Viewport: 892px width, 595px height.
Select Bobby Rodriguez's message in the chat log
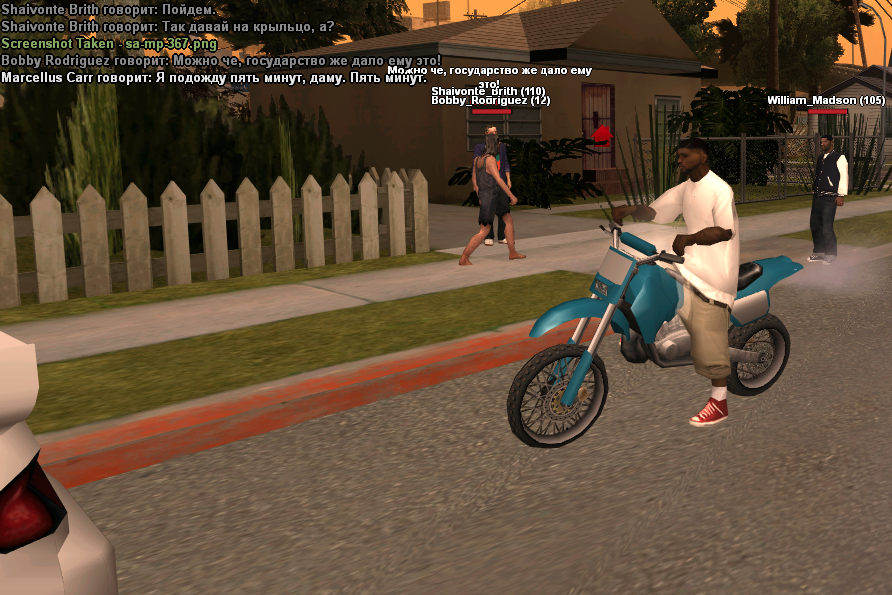pos(220,61)
